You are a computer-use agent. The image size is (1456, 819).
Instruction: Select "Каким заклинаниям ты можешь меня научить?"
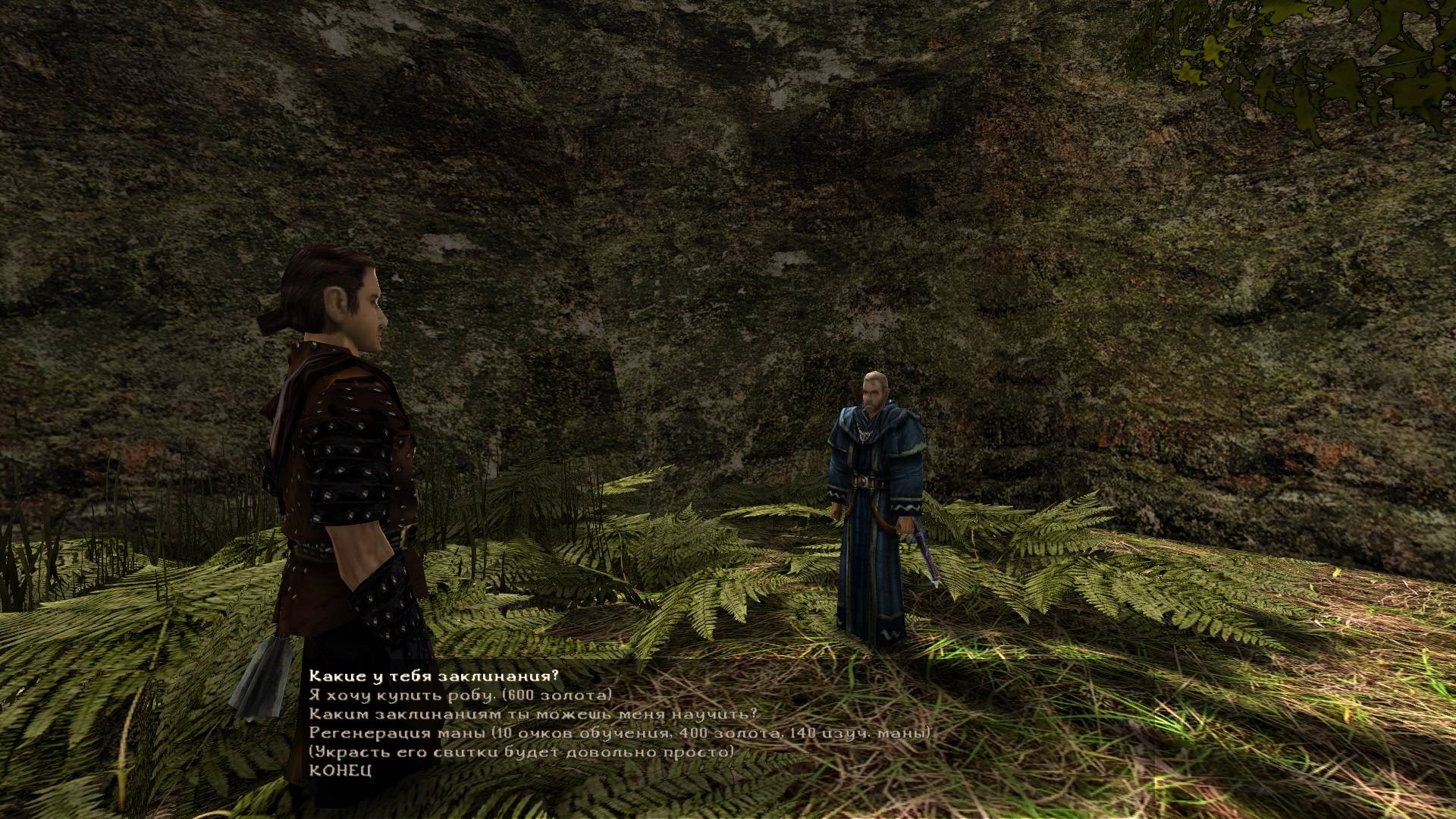click(532, 714)
